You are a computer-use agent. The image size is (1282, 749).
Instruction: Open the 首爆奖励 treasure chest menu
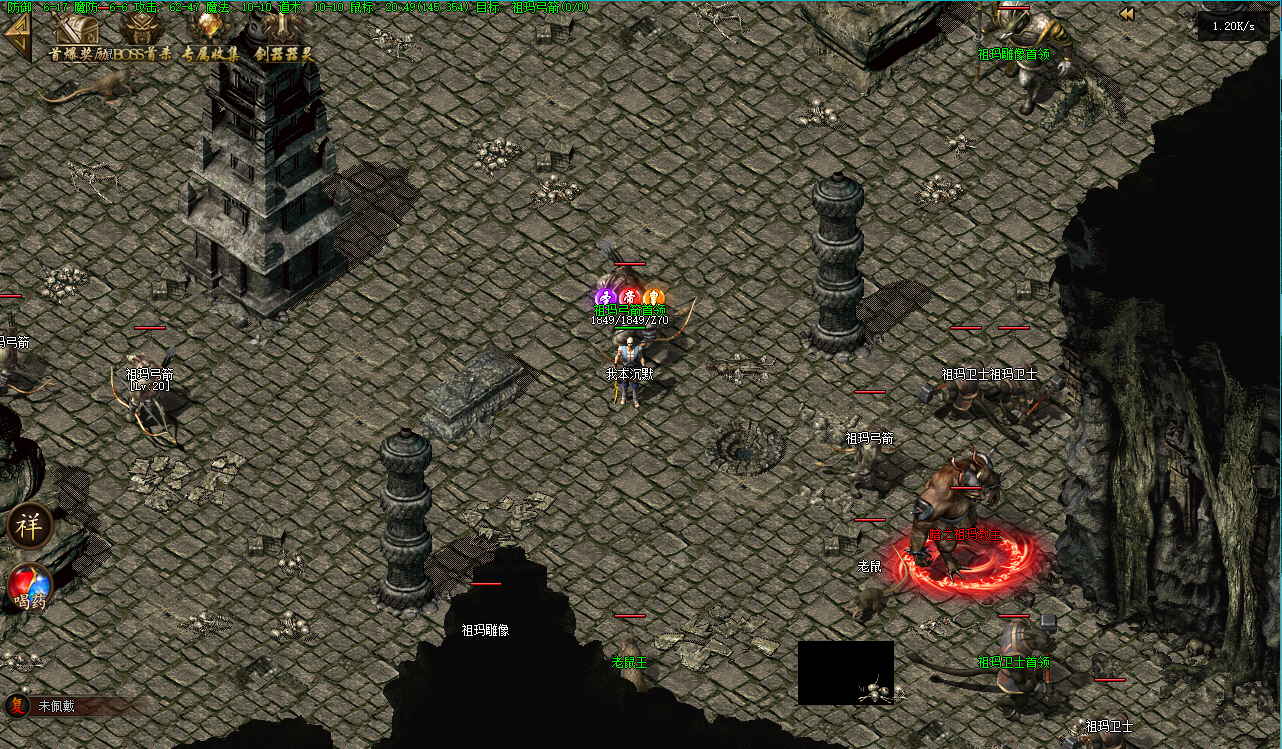point(75,37)
